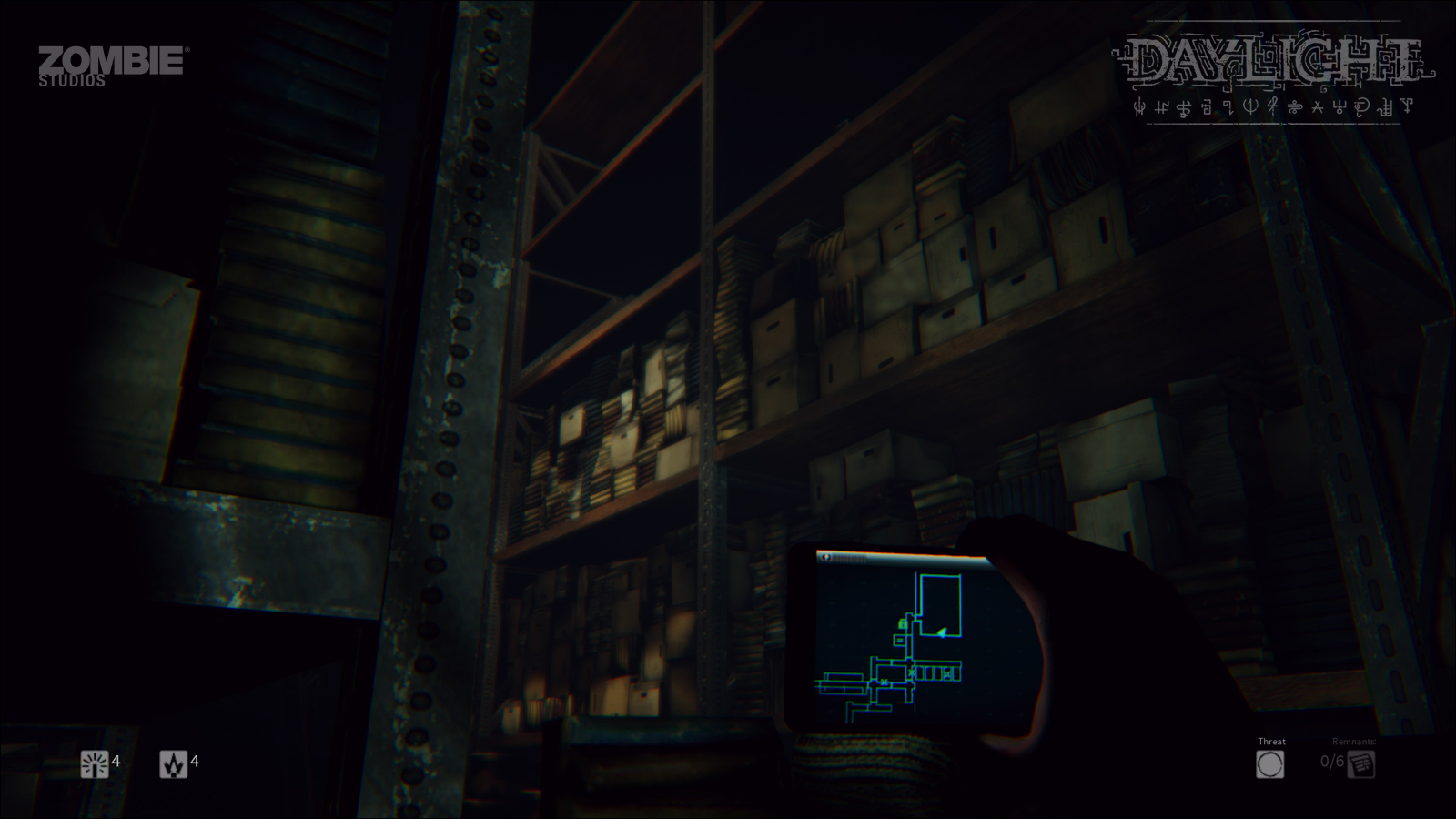This screenshot has width=1456, height=819.
Task: Click the battery icon on the phone status bar
Action: pos(826,557)
